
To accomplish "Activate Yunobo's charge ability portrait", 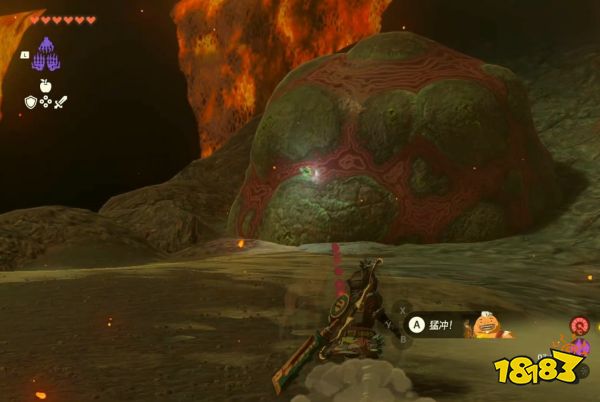I will (489, 324).
